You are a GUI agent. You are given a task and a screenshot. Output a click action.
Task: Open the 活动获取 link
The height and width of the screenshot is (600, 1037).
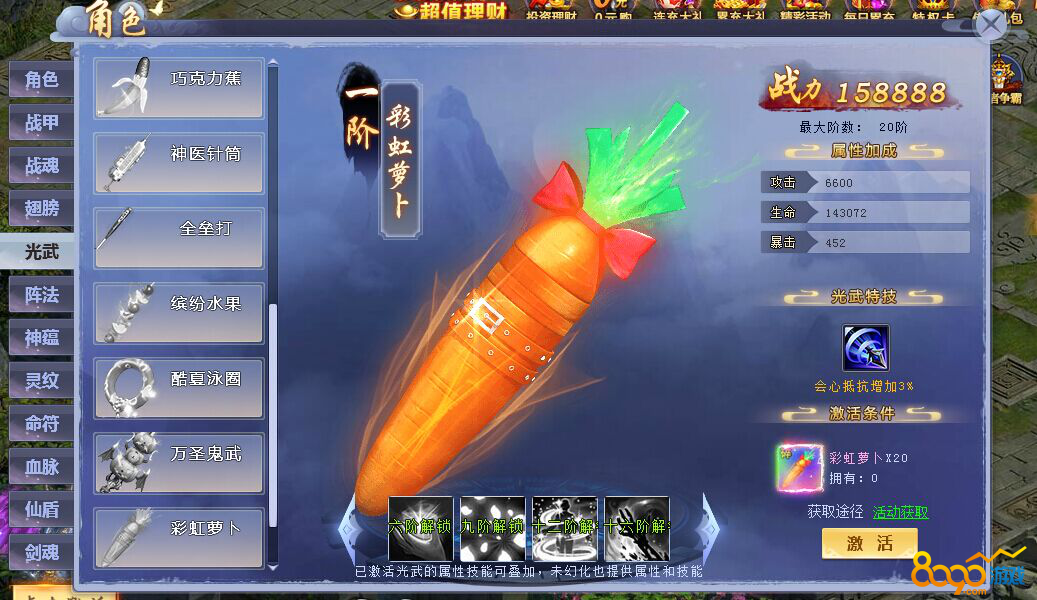[900, 512]
